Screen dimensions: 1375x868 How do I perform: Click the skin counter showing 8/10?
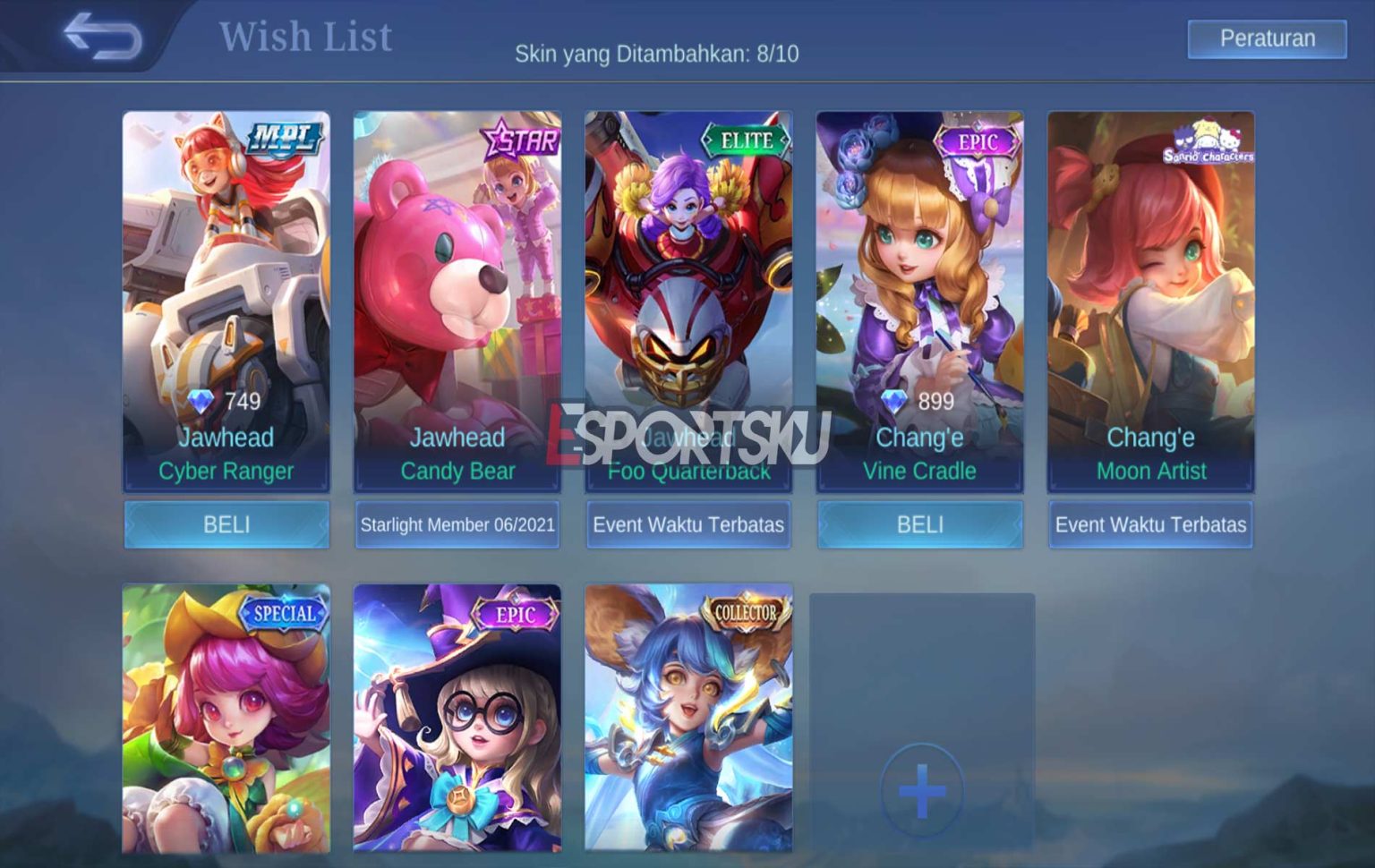click(x=660, y=52)
